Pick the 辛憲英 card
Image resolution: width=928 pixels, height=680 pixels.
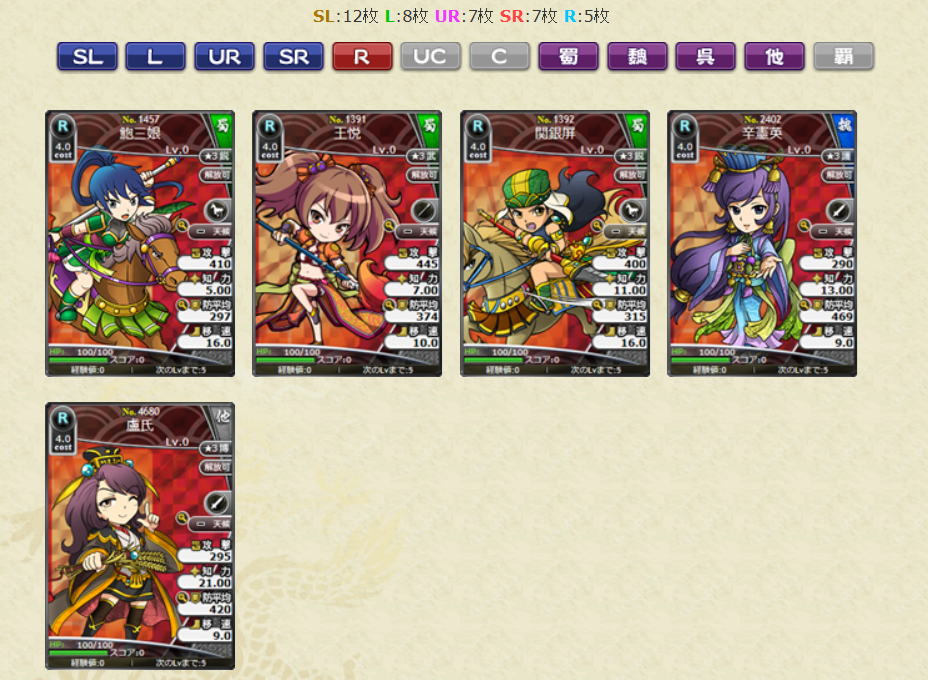click(x=762, y=243)
